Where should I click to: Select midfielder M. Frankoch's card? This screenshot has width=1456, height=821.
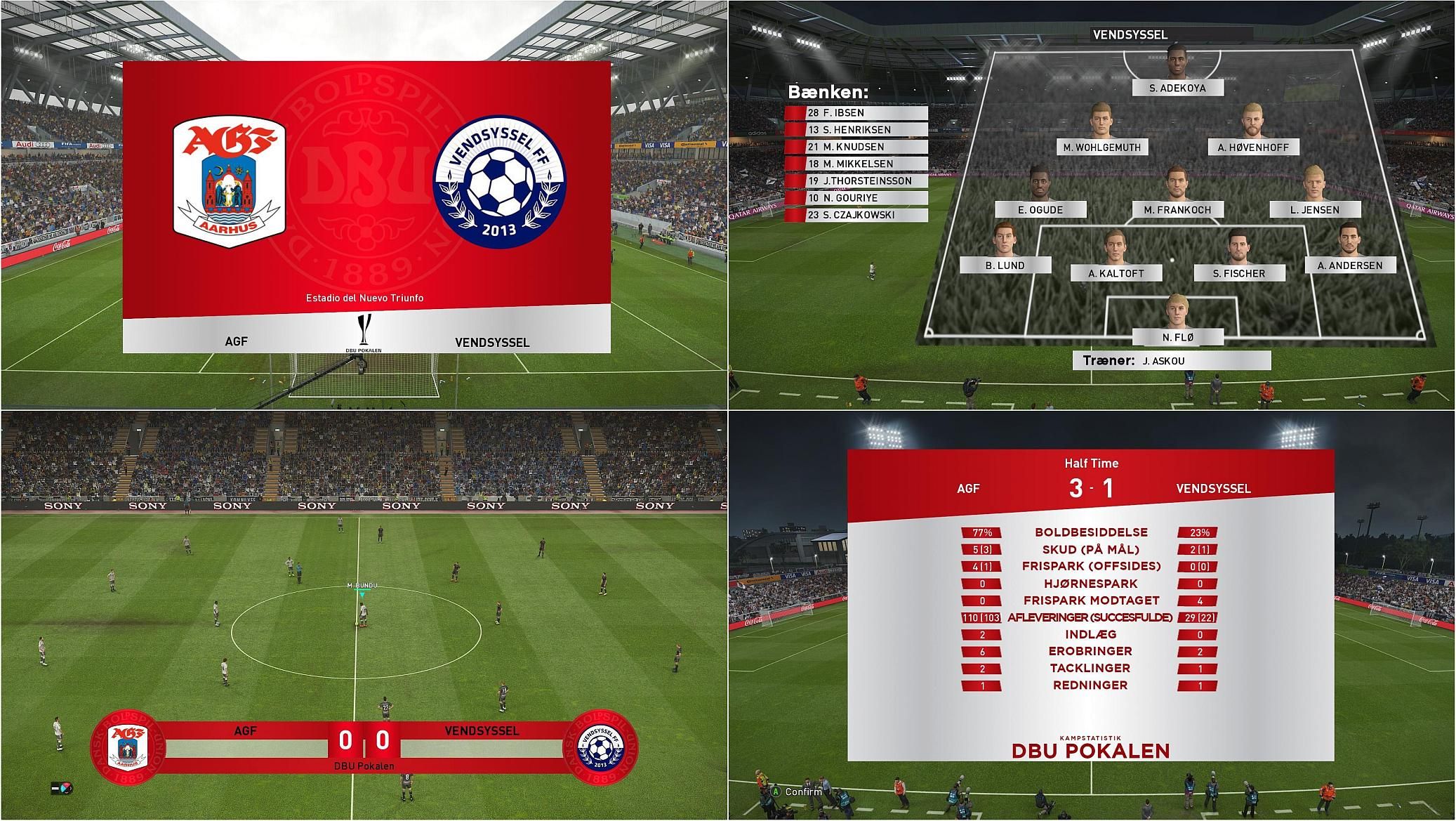pyautogui.click(x=1177, y=209)
